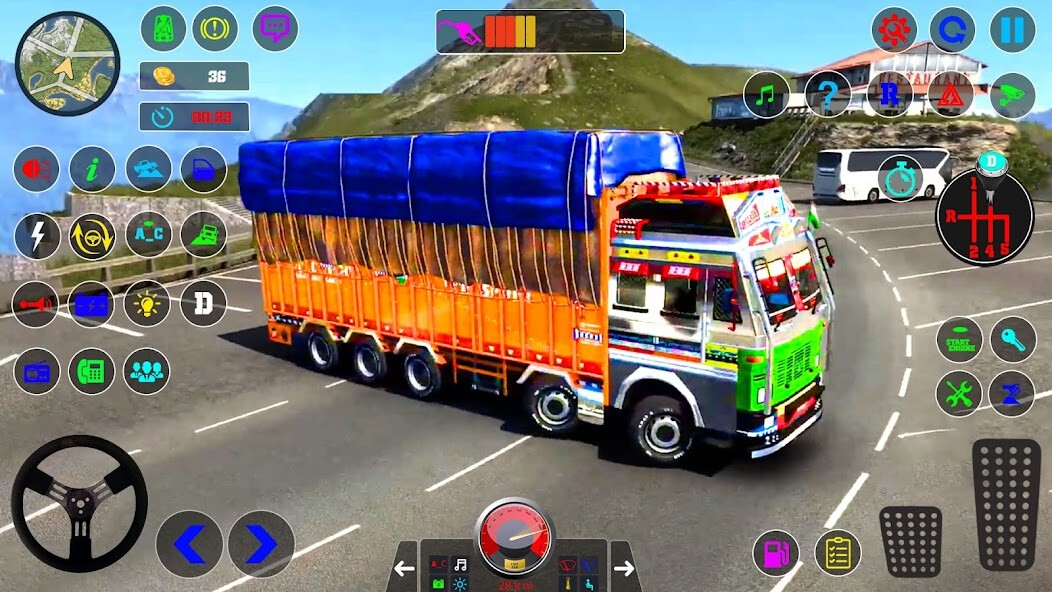The image size is (1052, 592).
Task: Tap the magenta fuel pump icon
Action: pos(776,552)
